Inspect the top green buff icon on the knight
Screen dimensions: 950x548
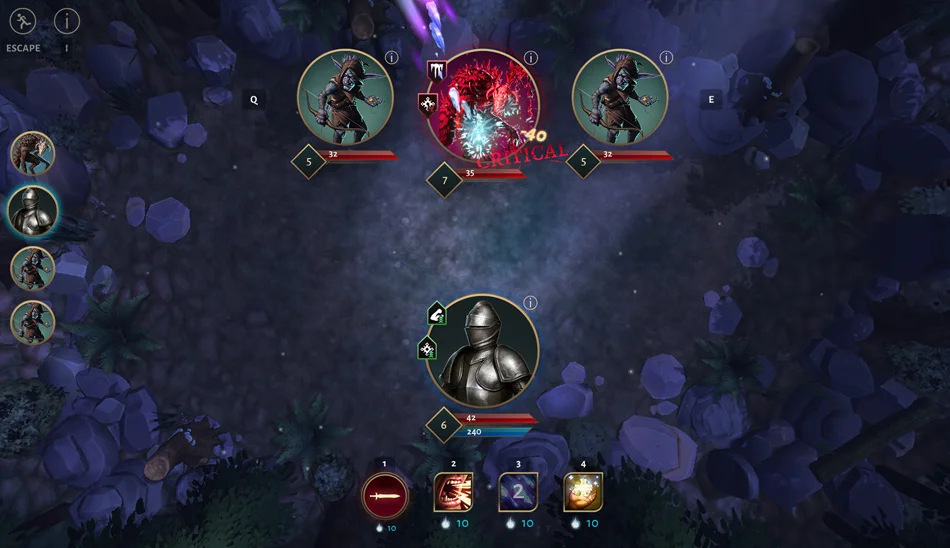click(x=437, y=315)
